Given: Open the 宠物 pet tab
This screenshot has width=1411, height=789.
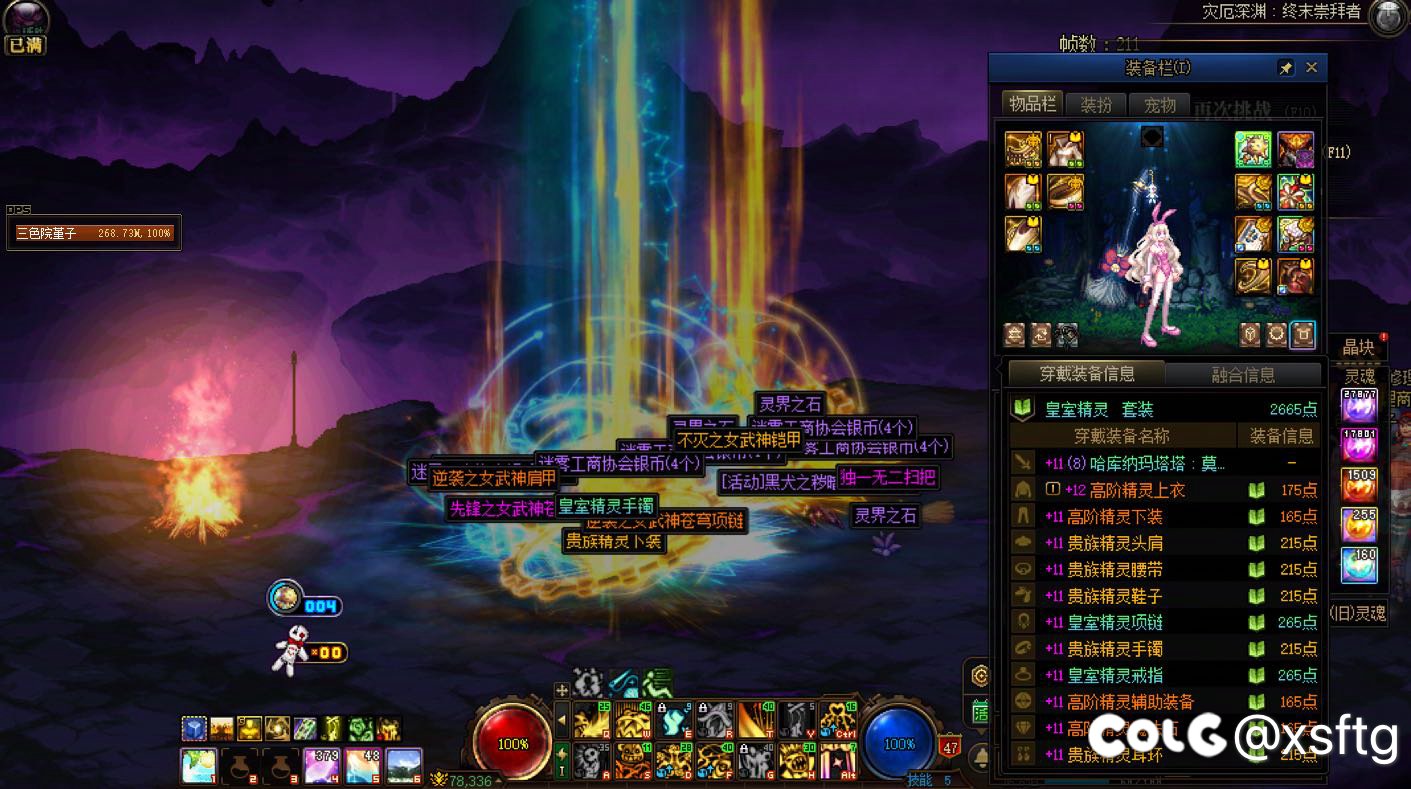Looking at the screenshot, I should click(x=1159, y=104).
